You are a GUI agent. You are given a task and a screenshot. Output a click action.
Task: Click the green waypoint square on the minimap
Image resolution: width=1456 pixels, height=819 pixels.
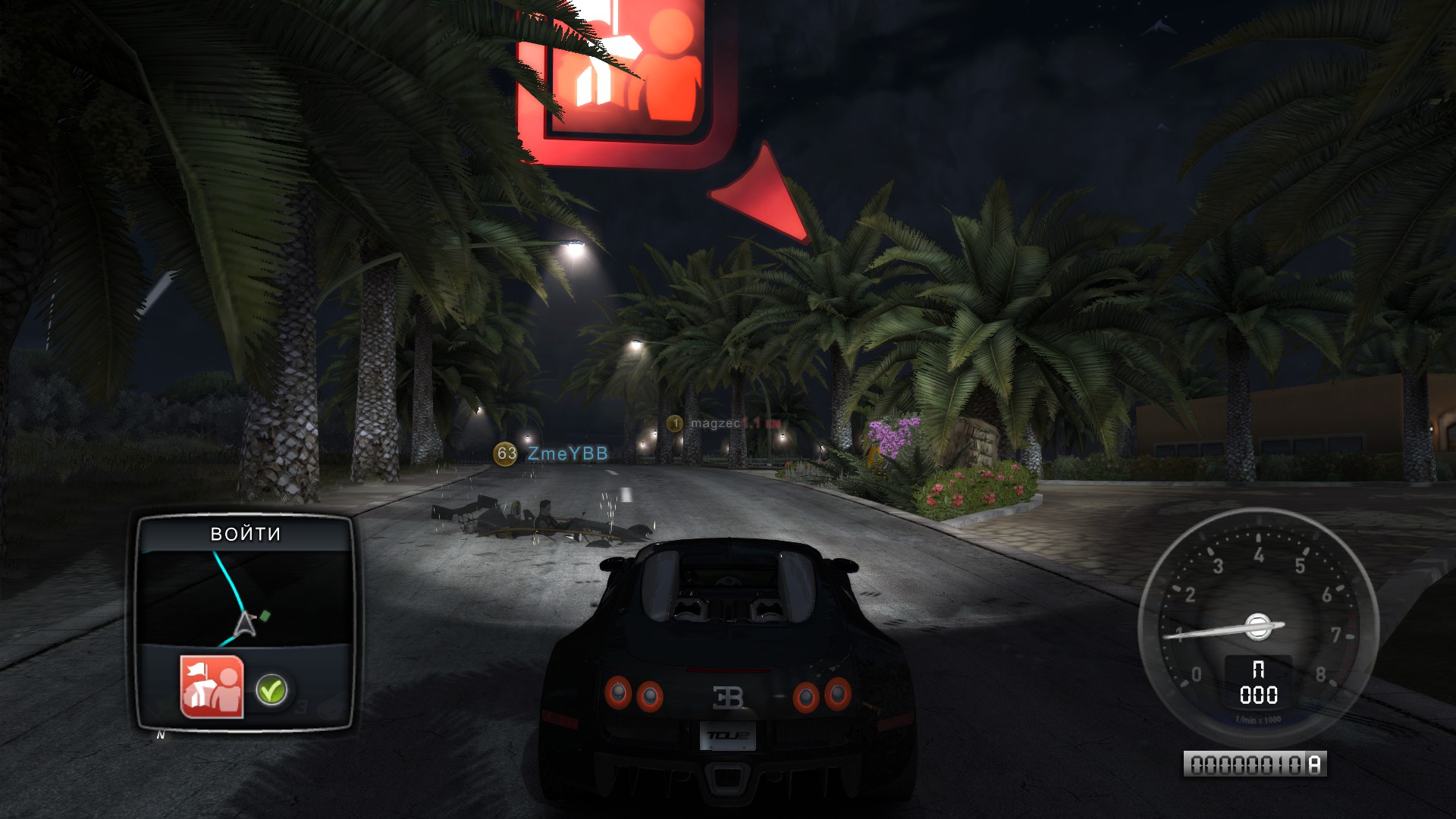[x=264, y=617]
